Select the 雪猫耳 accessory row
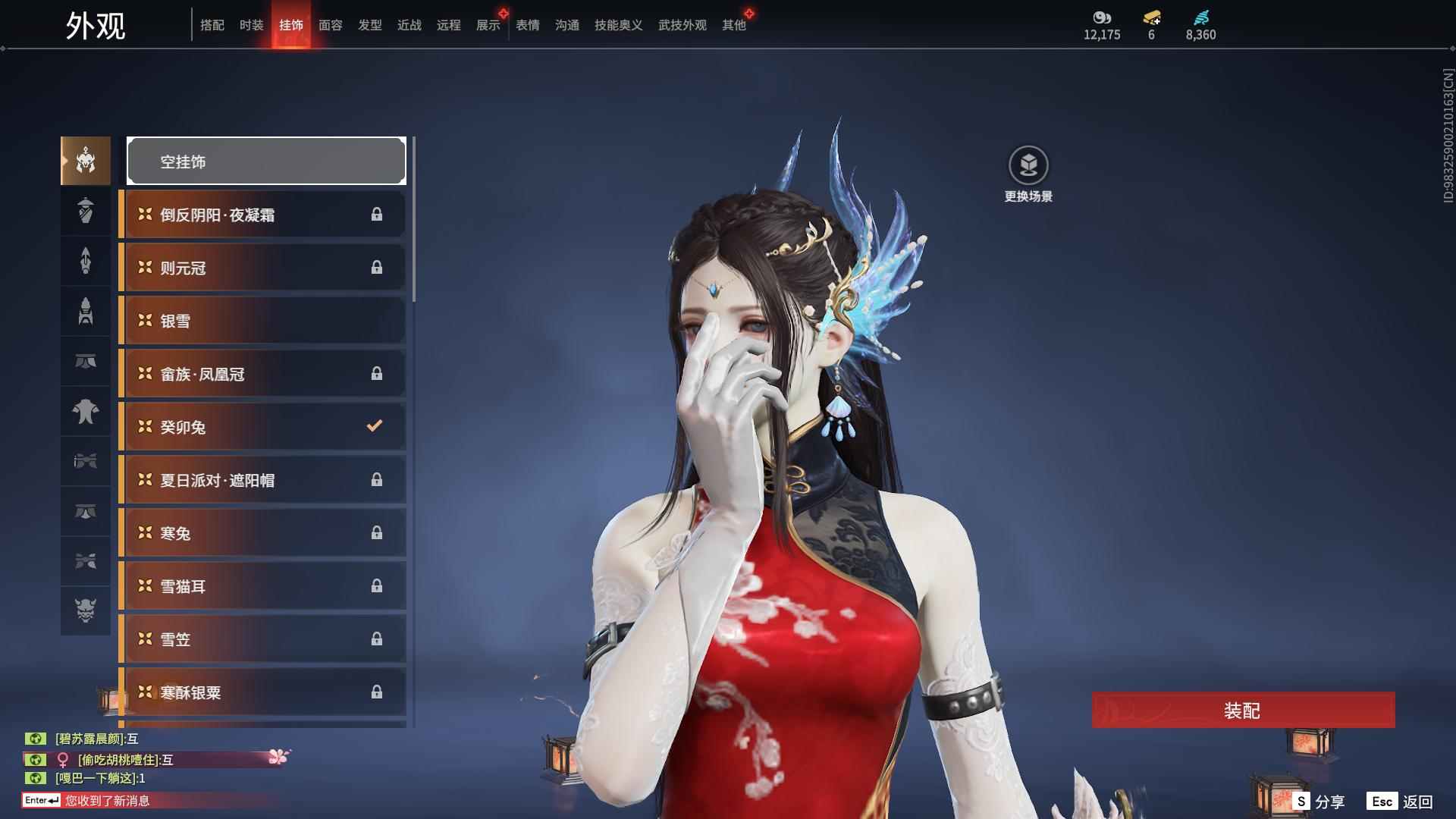1456x819 pixels. tap(263, 586)
